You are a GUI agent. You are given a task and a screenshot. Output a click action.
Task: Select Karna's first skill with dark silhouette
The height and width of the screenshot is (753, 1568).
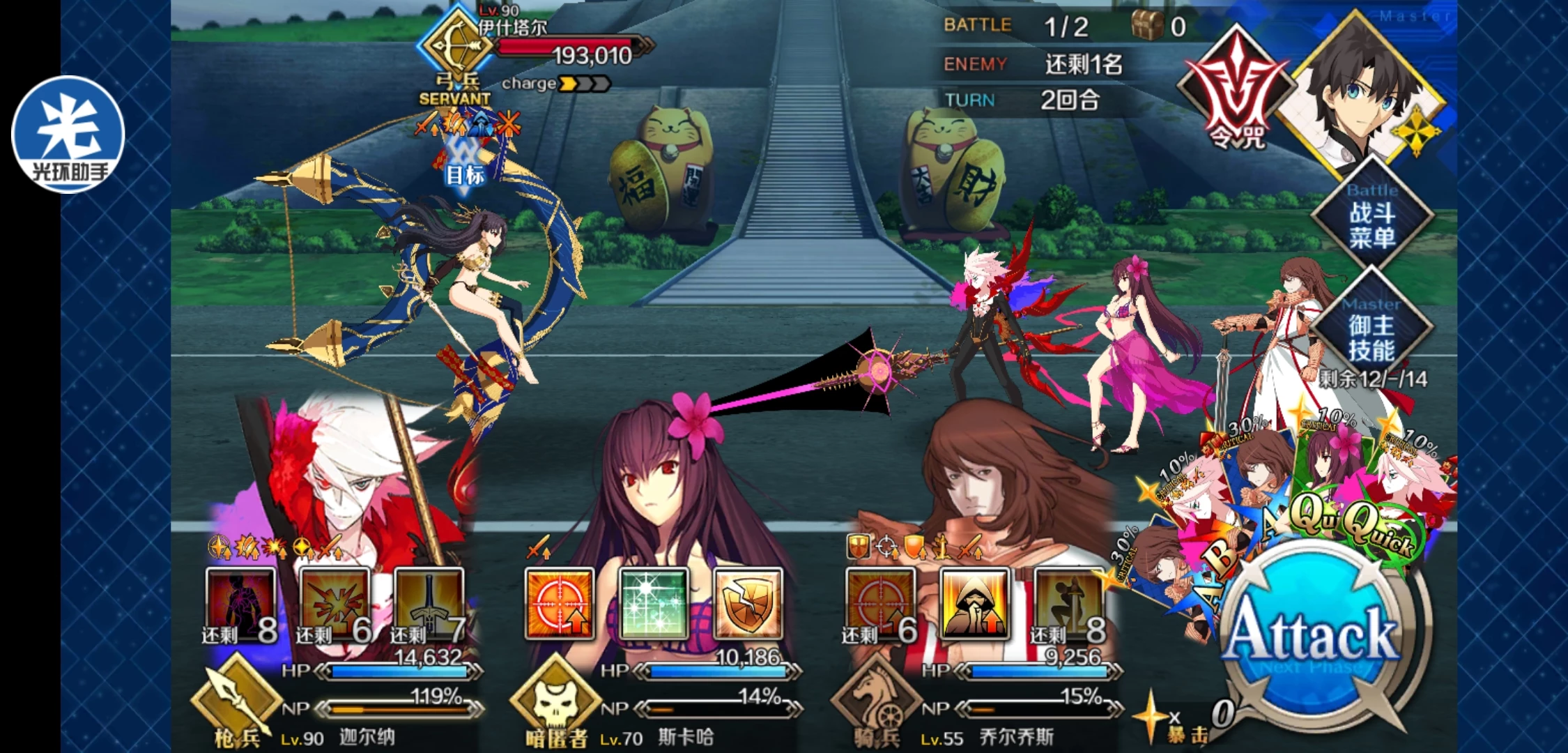(240, 604)
